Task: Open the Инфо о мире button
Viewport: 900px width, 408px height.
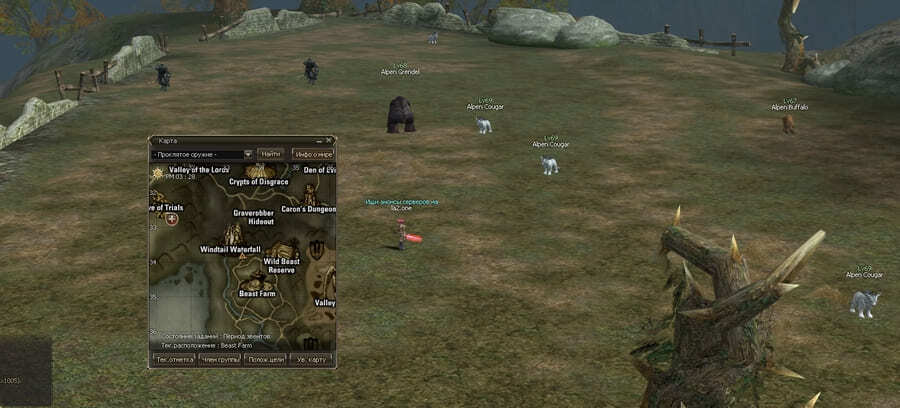Action: click(x=313, y=155)
